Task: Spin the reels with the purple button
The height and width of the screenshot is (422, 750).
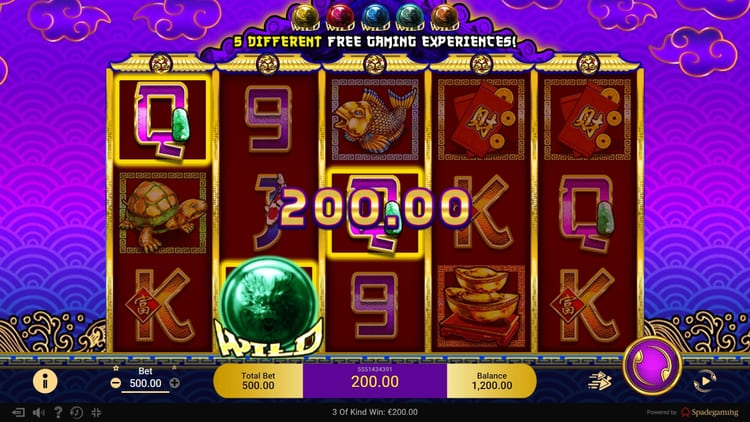Action: [652, 367]
